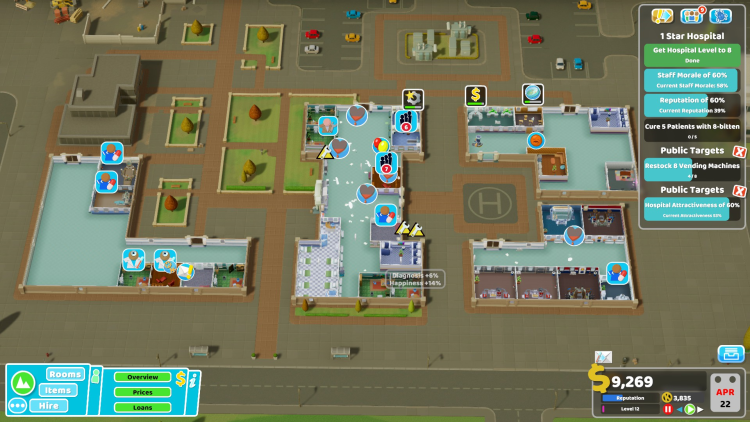Screen dimensions: 750x422
Task: Open the objectives icon with red notification badge
Action: click(691, 16)
